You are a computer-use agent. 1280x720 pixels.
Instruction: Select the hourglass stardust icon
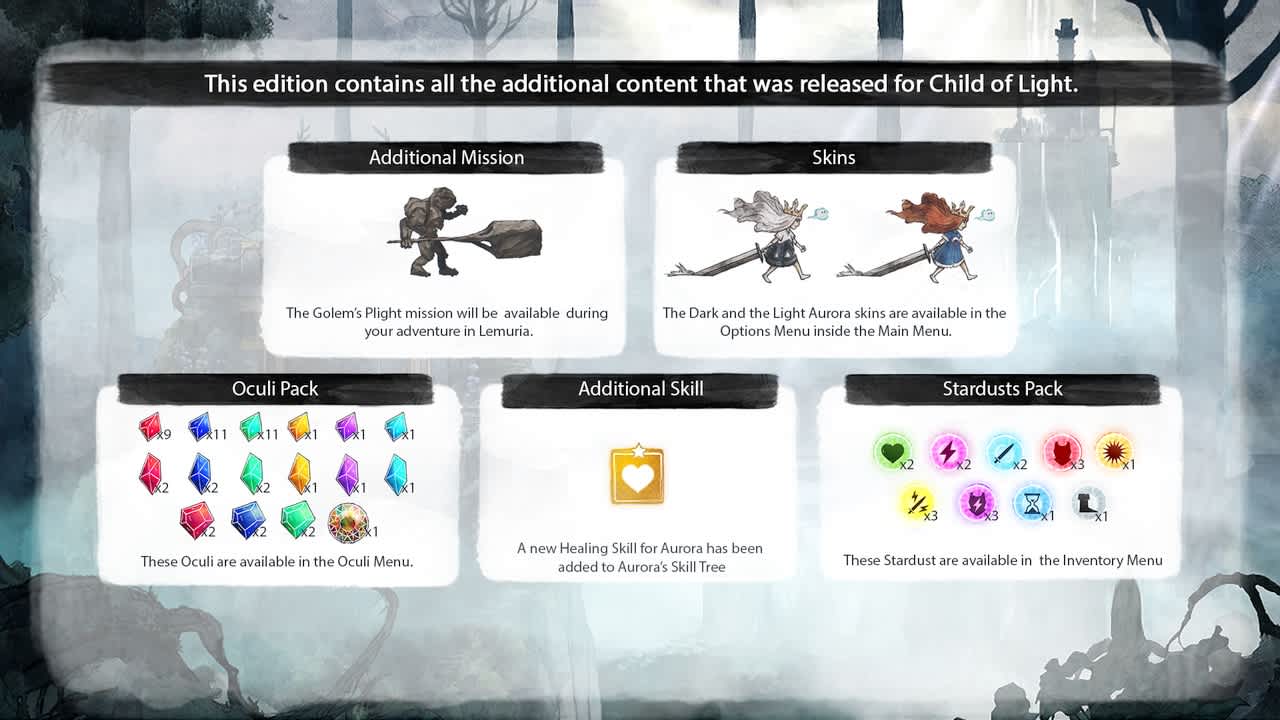1033,502
